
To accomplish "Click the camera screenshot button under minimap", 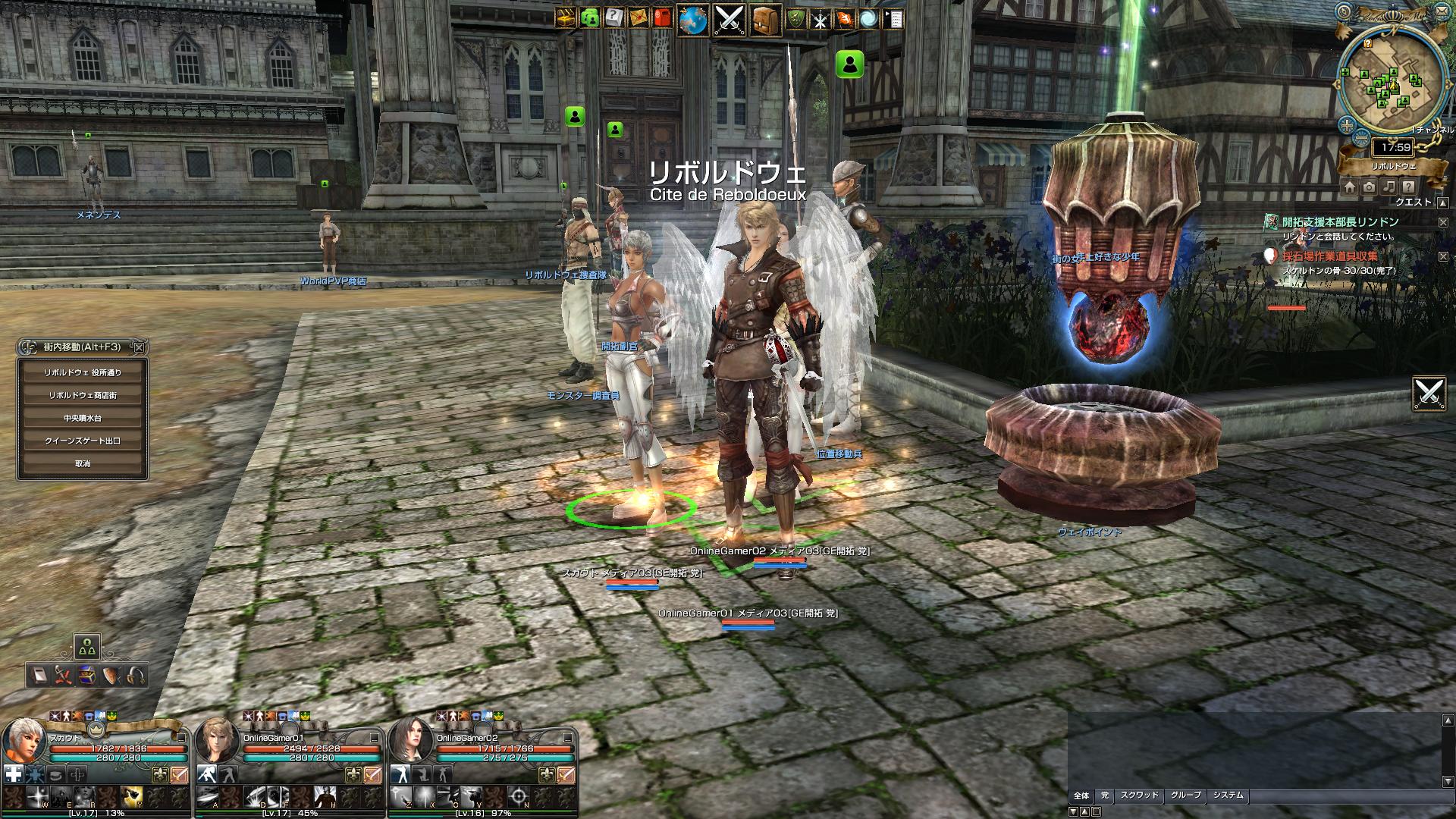I will (1369, 187).
